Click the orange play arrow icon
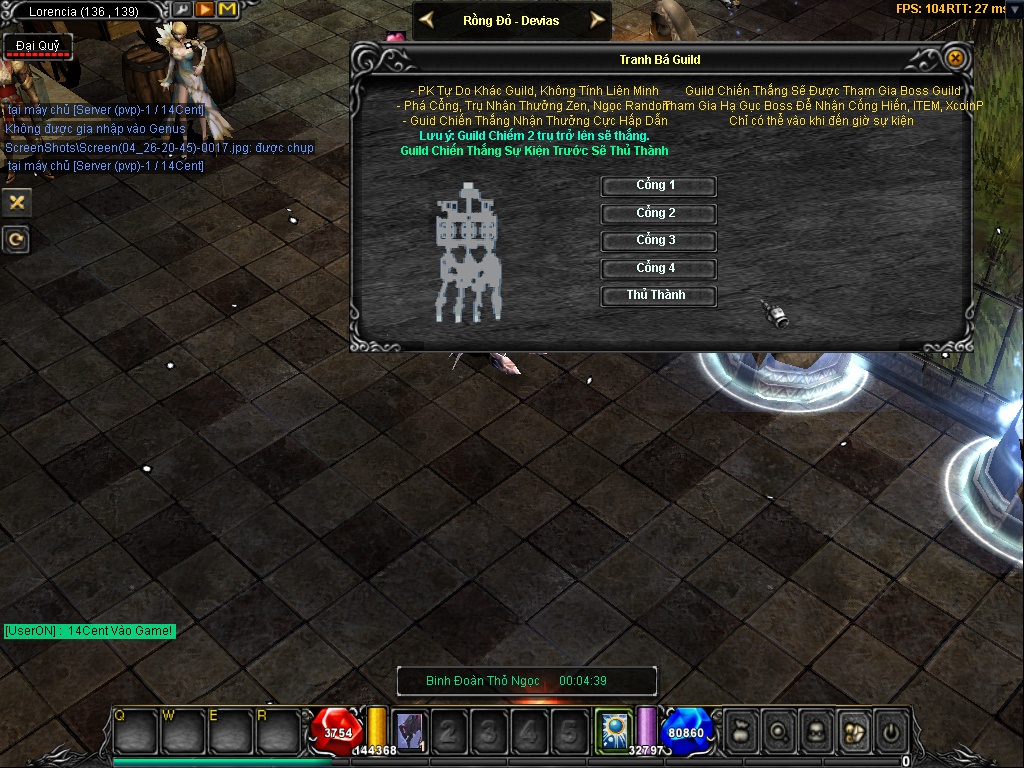The width and height of the screenshot is (1024, 768). [204, 10]
